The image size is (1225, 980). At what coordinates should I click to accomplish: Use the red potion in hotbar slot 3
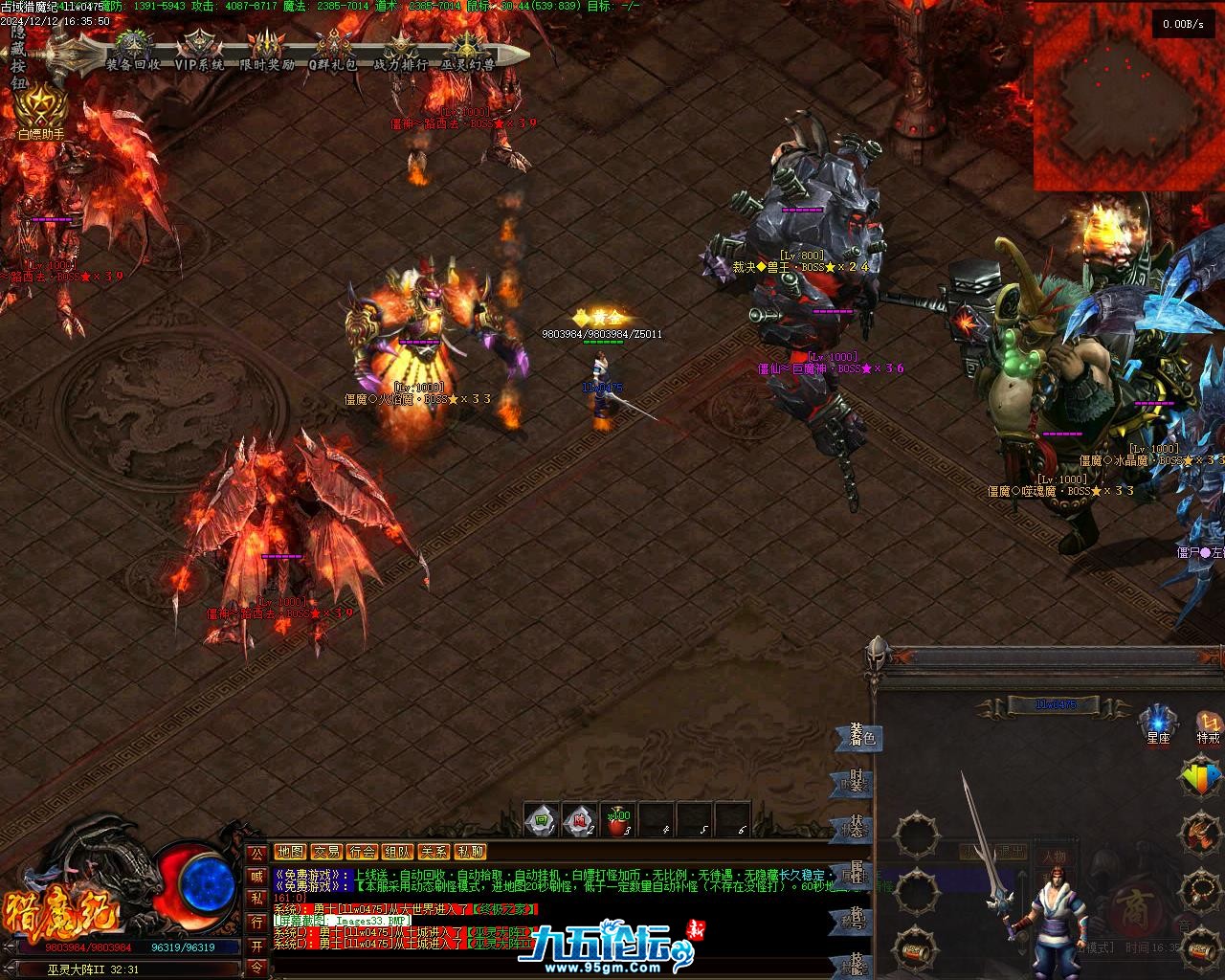[x=618, y=820]
